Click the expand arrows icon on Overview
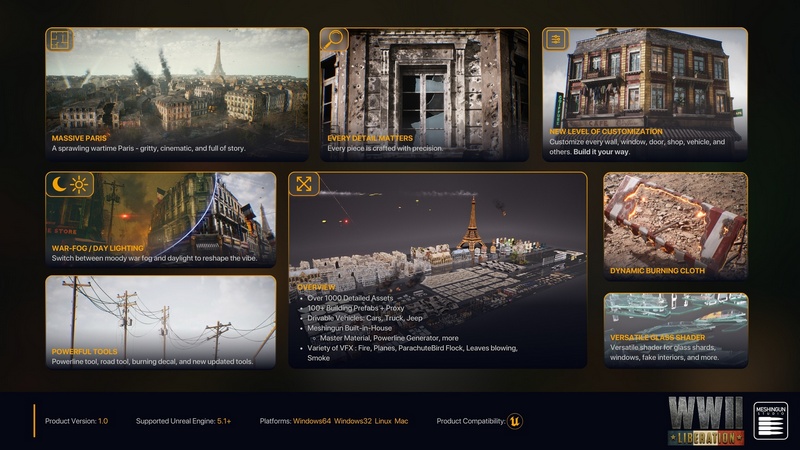The image size is (800, 450). 304,184
